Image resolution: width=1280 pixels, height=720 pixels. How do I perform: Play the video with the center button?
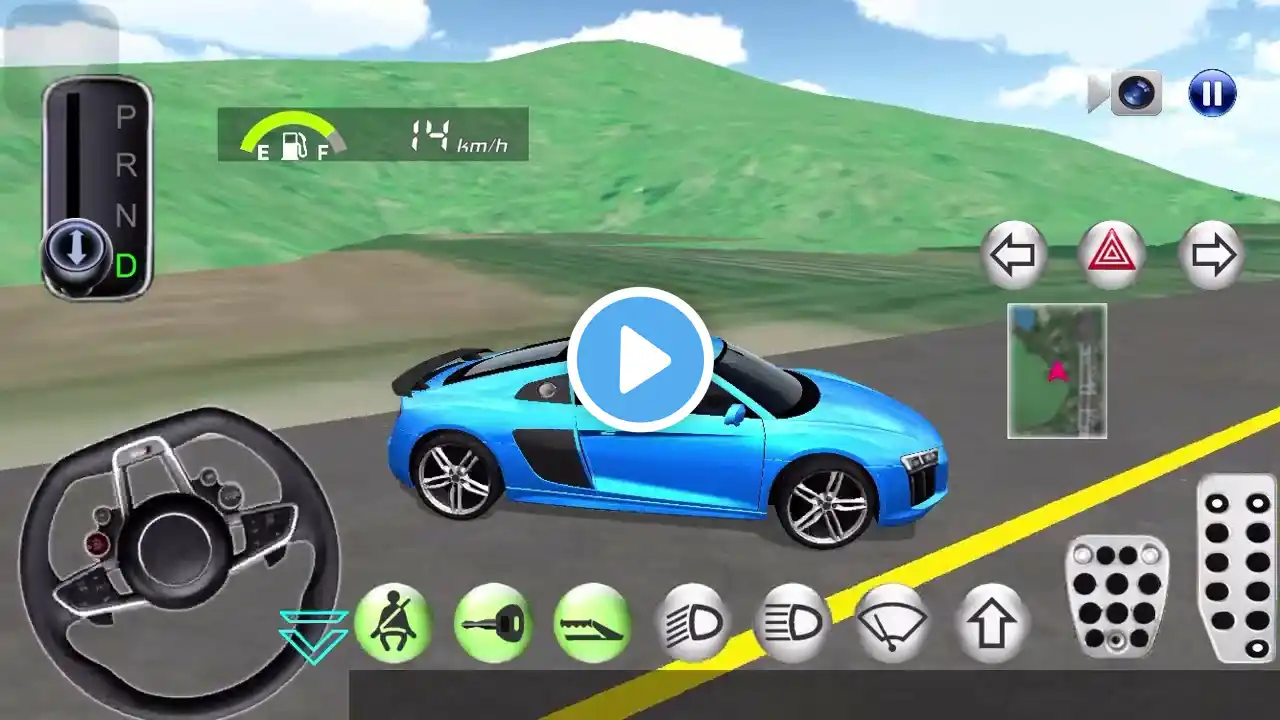tap(640, 359)
